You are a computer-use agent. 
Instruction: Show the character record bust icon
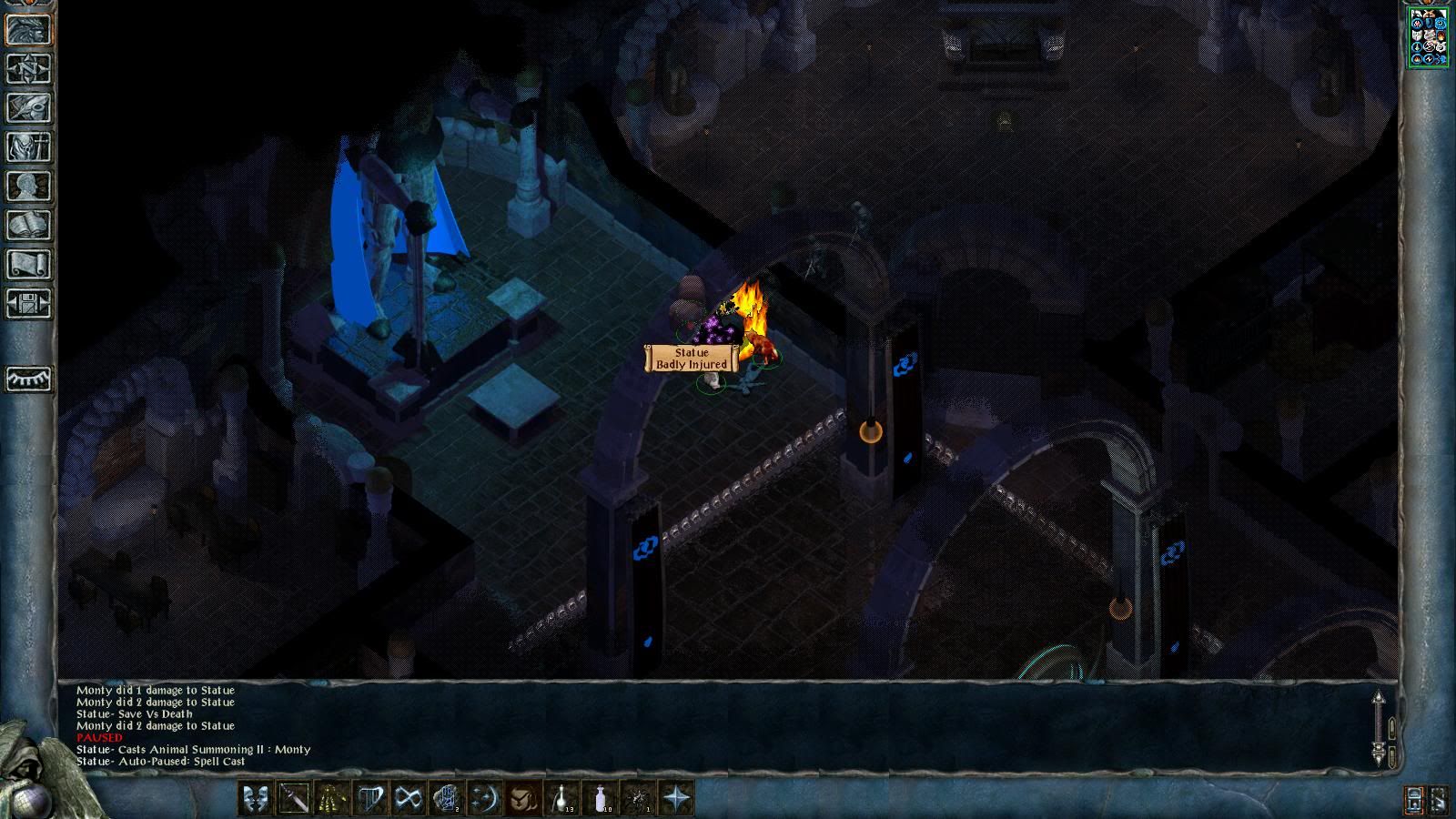point(28,186)
